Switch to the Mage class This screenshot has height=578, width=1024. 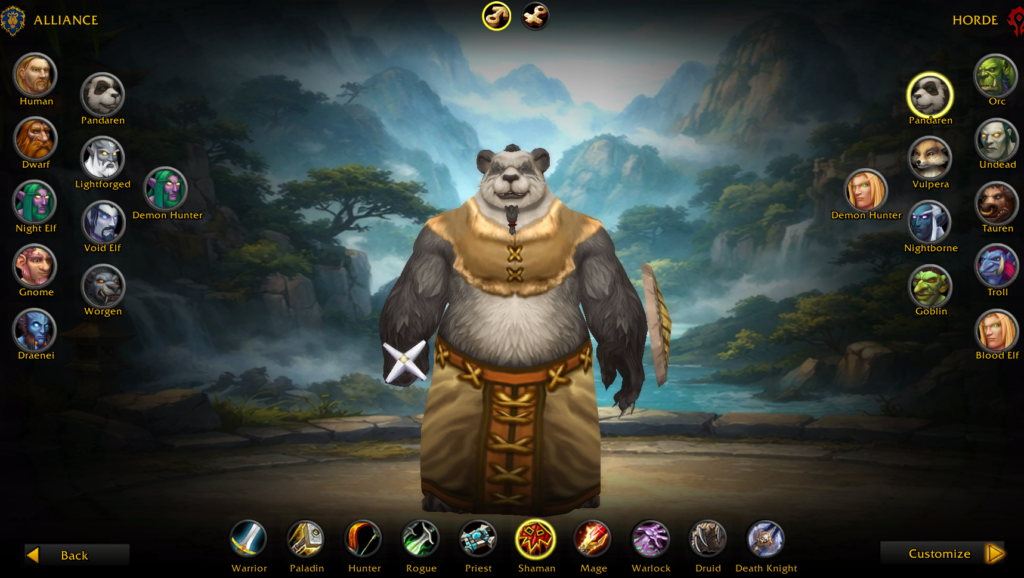593,539
